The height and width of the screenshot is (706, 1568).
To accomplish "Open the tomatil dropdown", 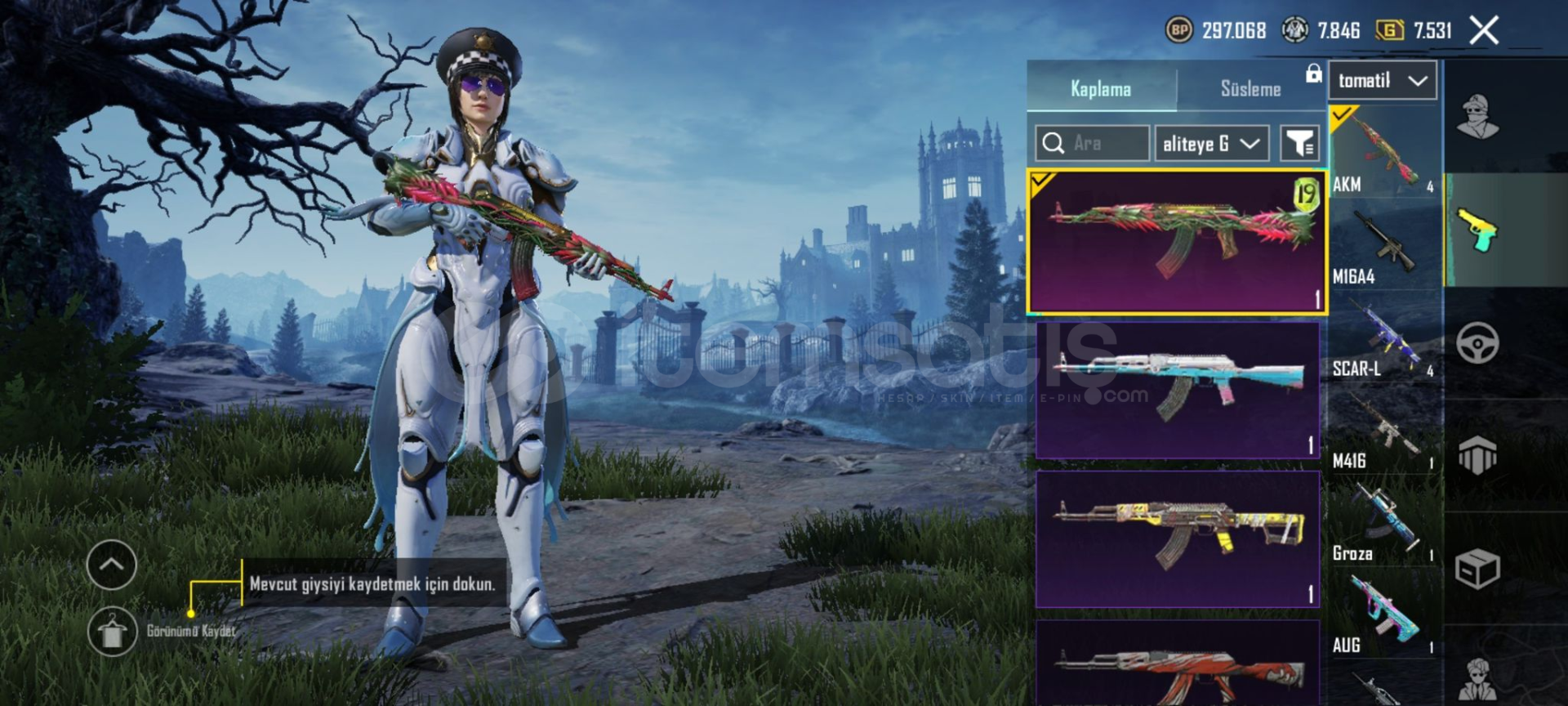I will tap(1383, 80).
